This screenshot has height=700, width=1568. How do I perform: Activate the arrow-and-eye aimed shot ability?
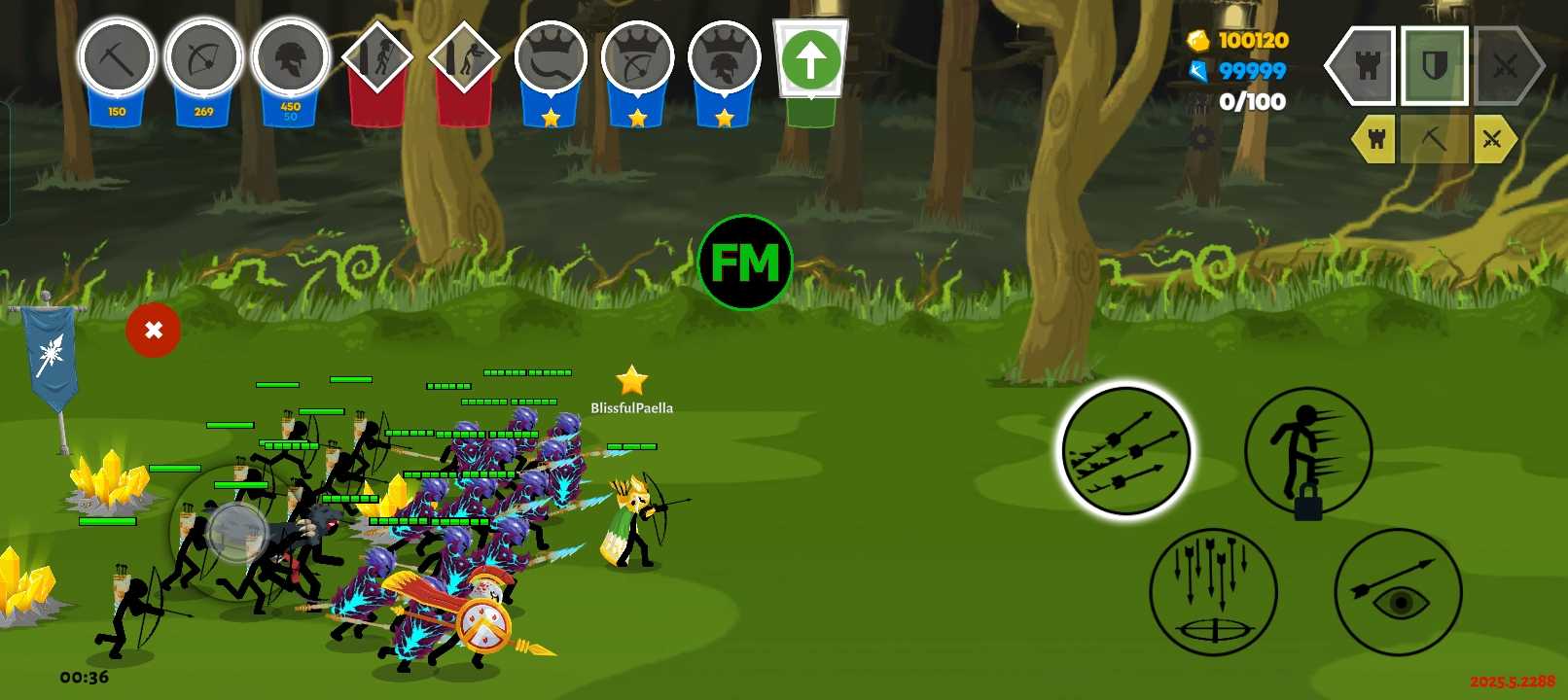(1398, 591)
